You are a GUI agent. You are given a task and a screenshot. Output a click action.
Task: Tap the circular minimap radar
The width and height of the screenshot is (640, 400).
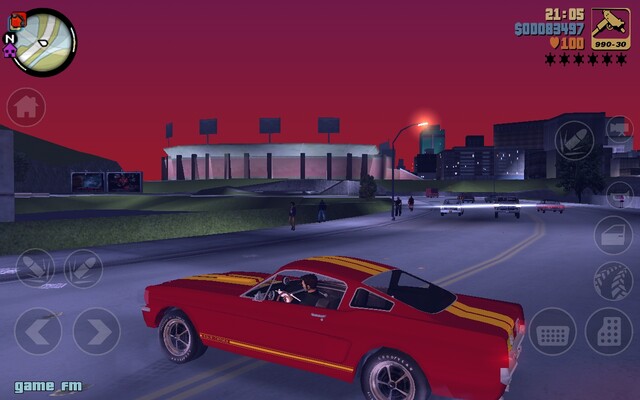[x=44, y=41]
